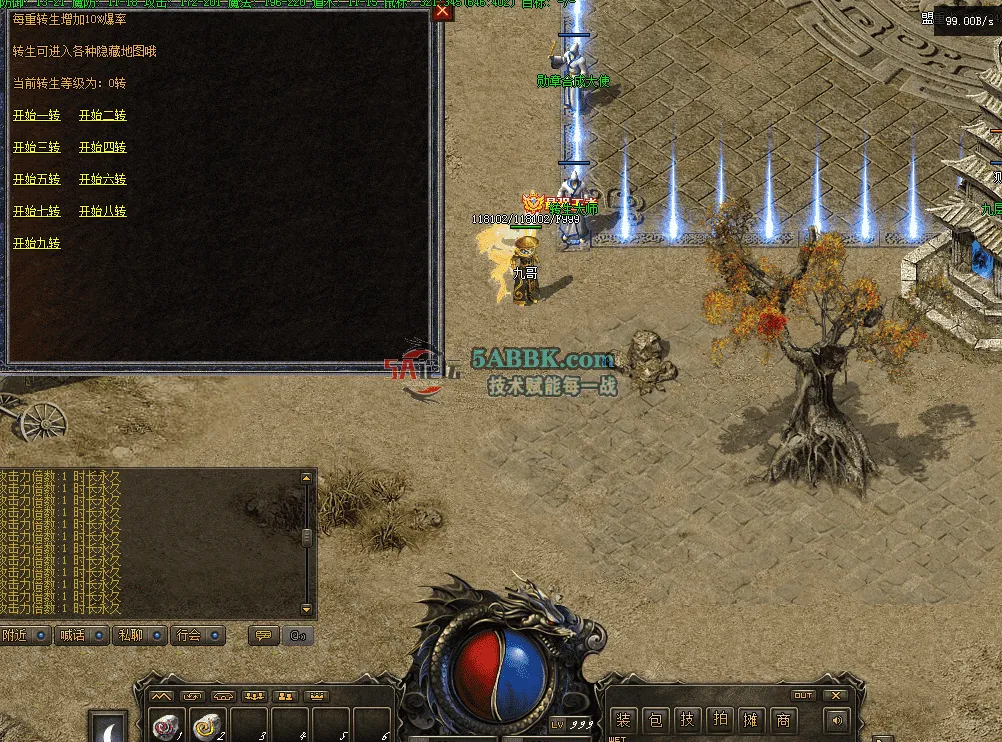Use the spiral scroll item in hotbar slot 2
1002x742 pixels.
coord(208,727)
